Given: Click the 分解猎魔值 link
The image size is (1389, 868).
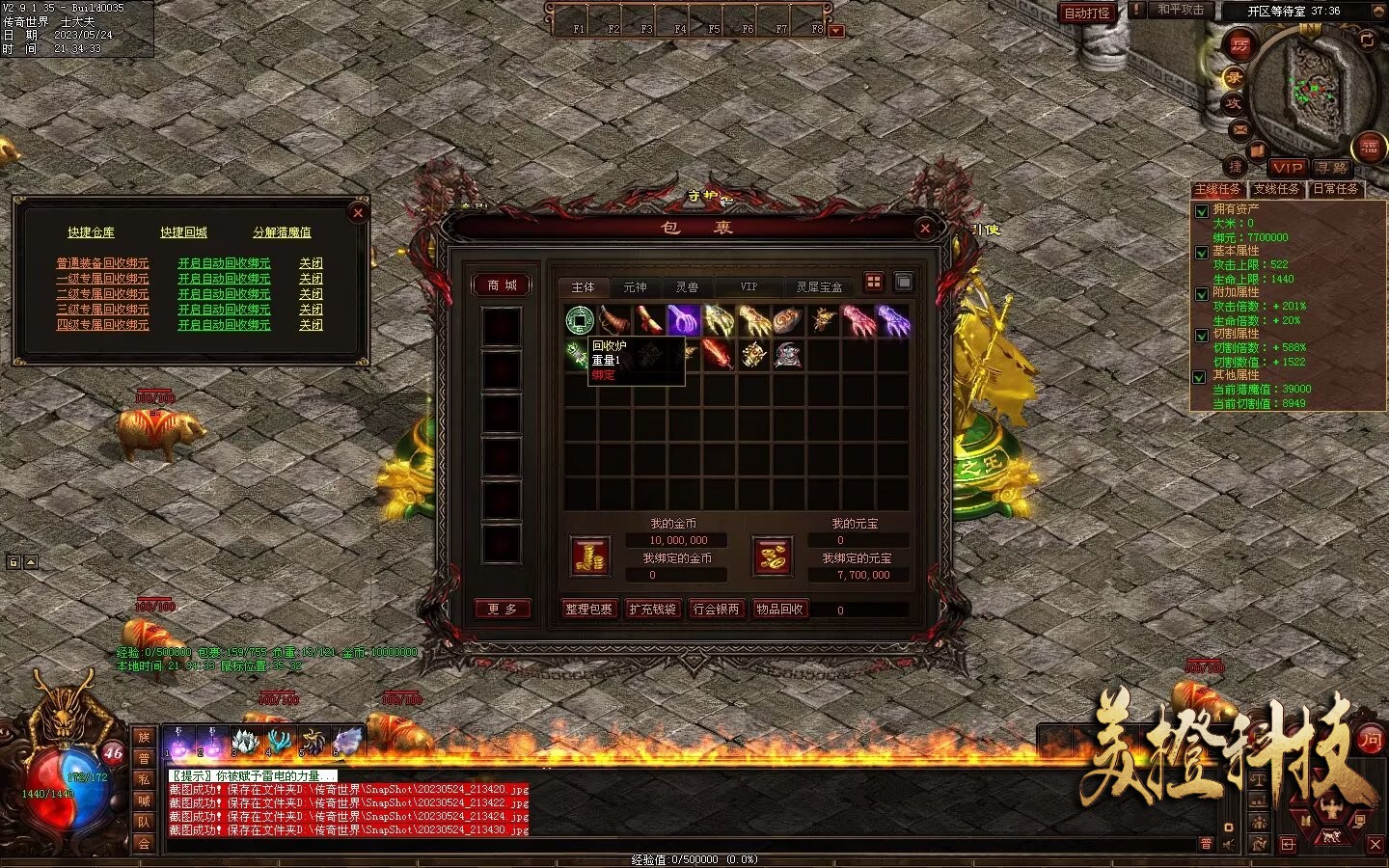Looking at the screenshot, I should 282,232.
